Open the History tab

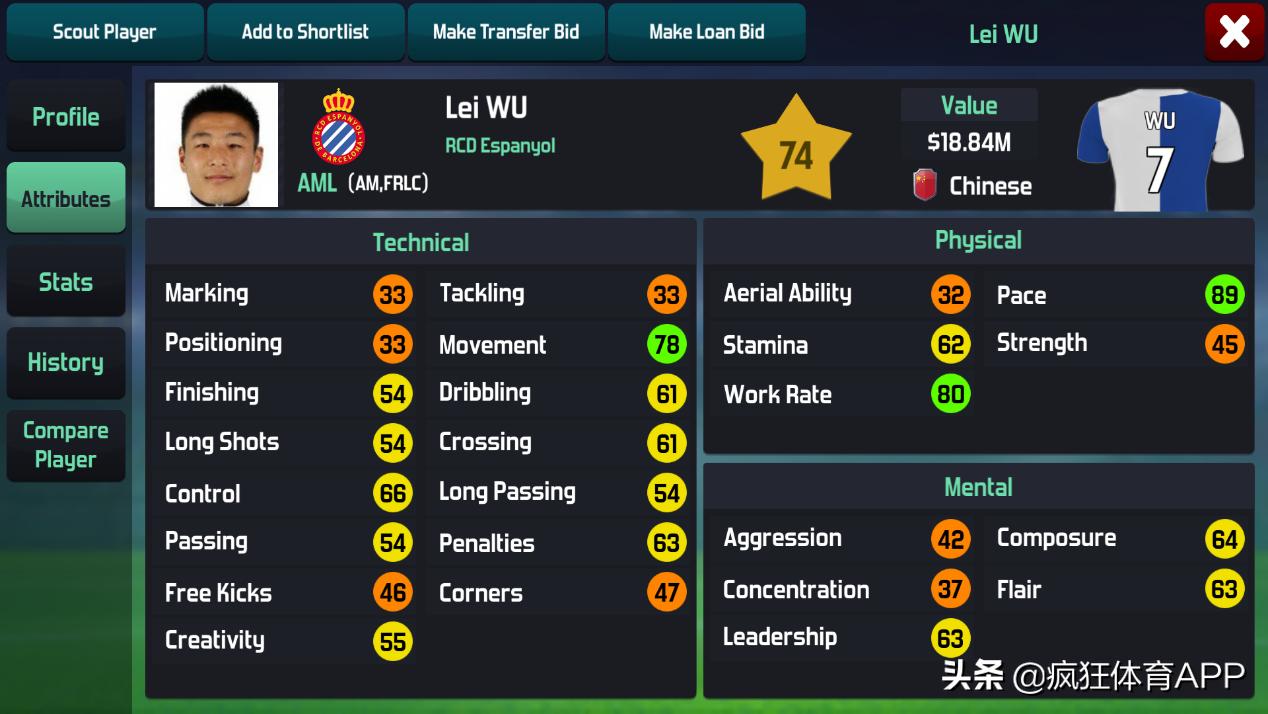66,362
